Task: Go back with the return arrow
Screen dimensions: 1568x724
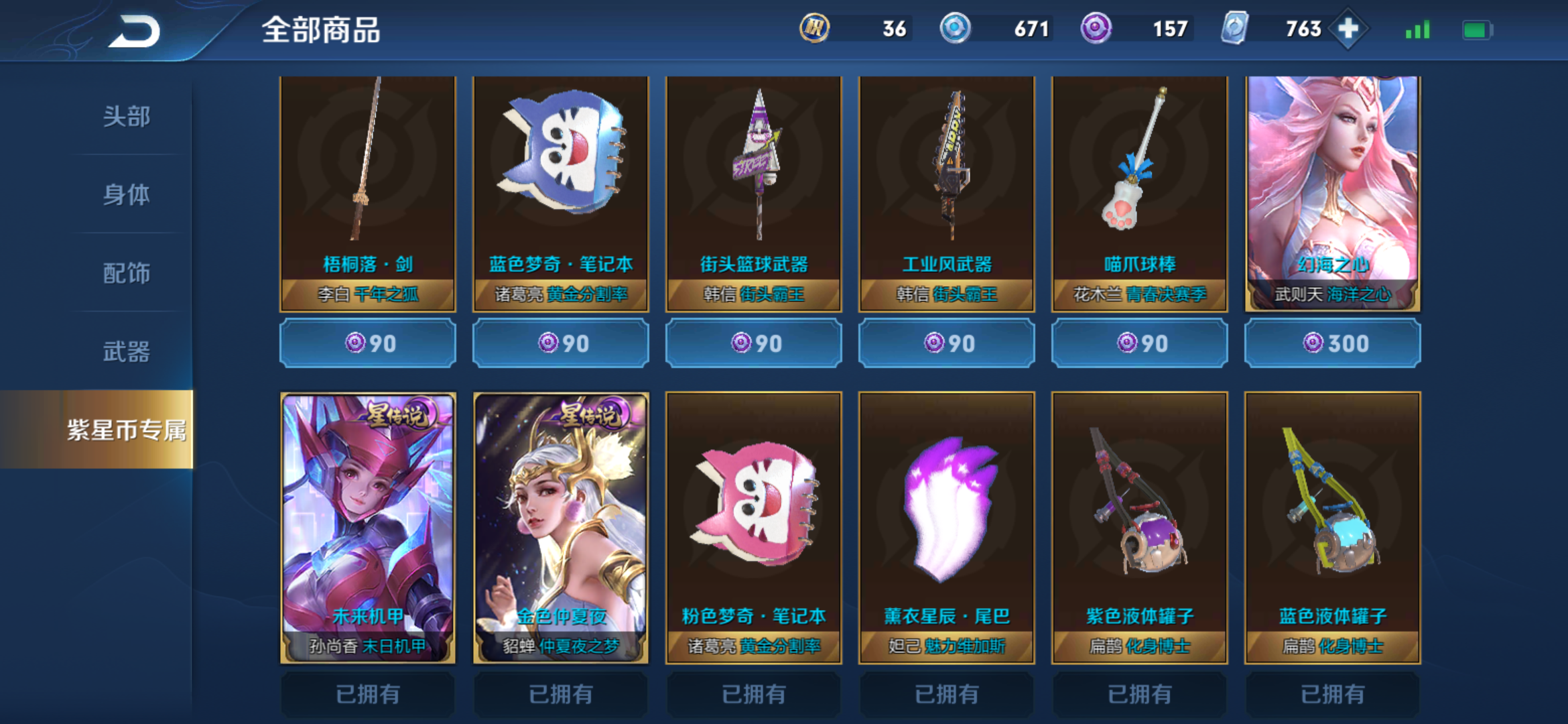Action: tap(135, 31)
